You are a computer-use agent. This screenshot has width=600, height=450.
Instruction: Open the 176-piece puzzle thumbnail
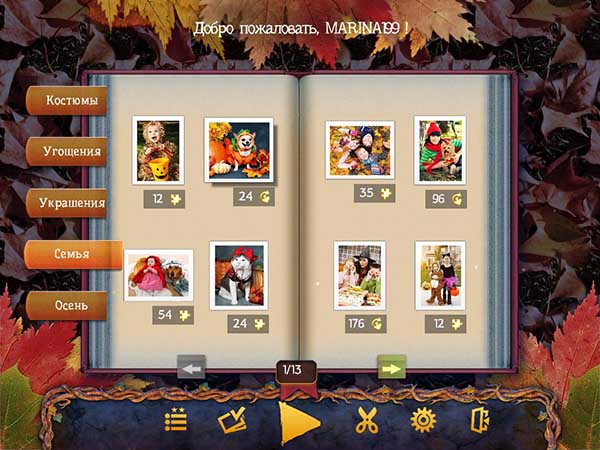(x=360, y=275)
